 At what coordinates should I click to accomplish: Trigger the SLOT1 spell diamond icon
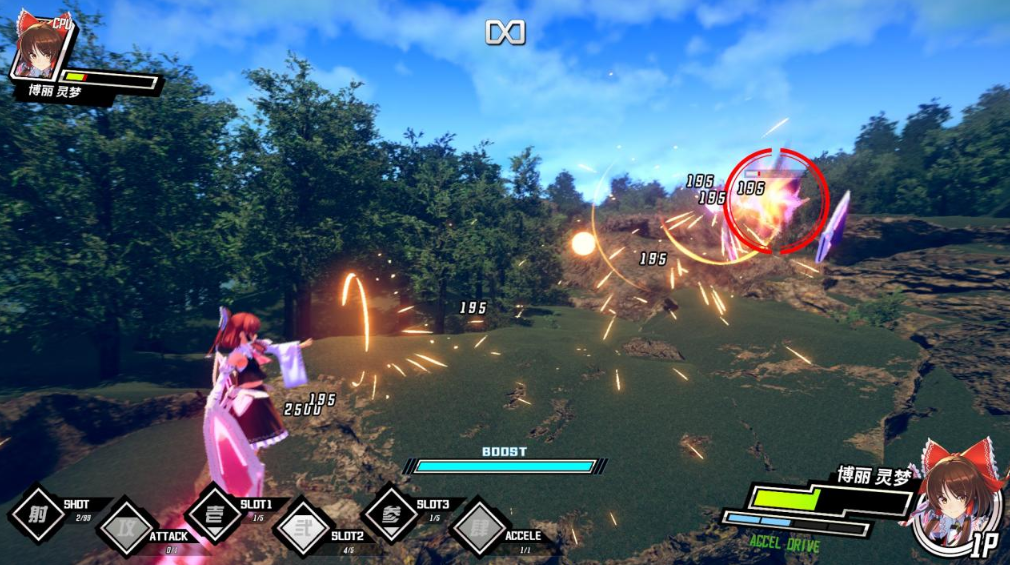(x=214, y=513)
